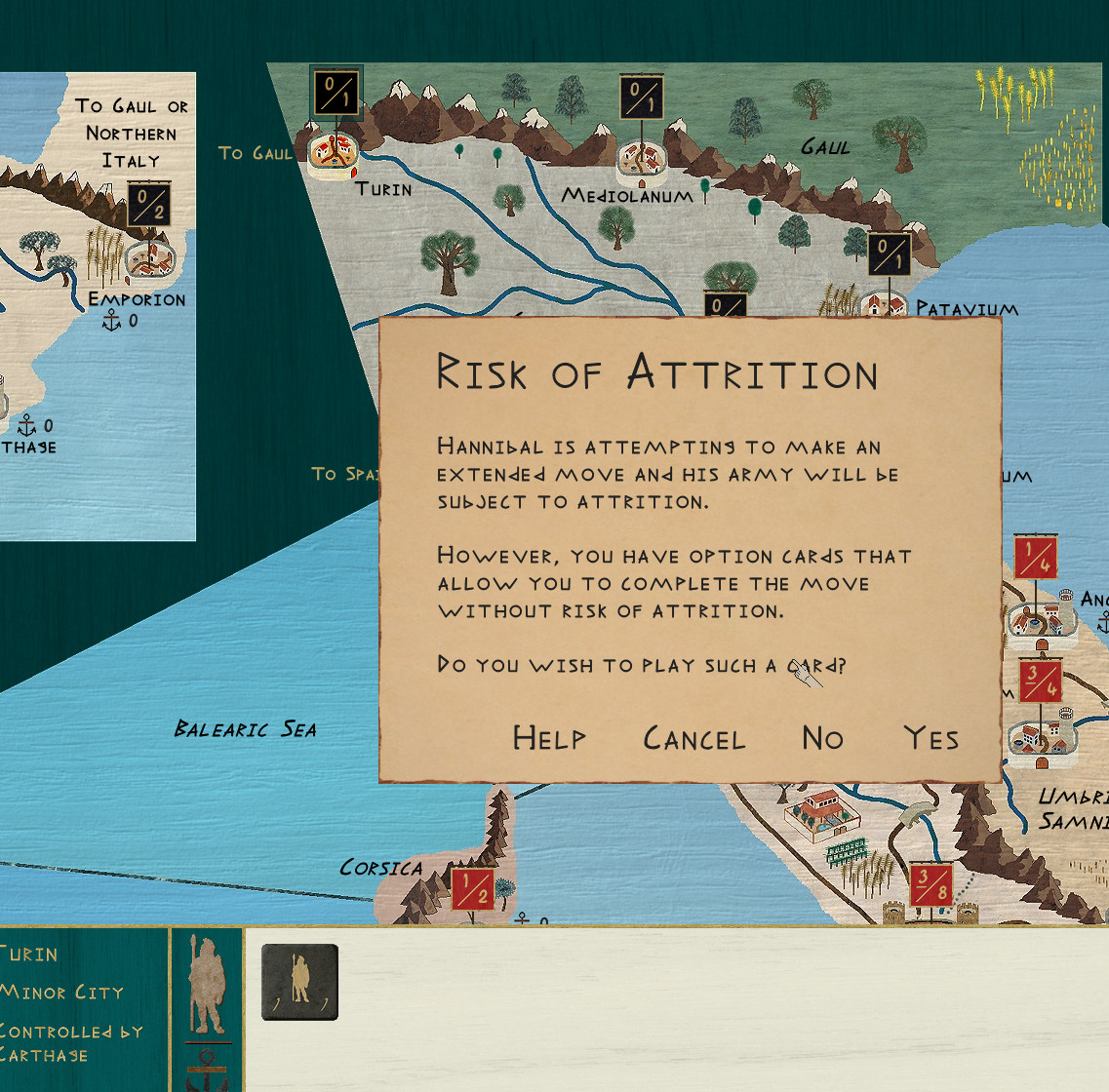
Task: Select the Turin city marker
Action: click(x=333, y=153)
